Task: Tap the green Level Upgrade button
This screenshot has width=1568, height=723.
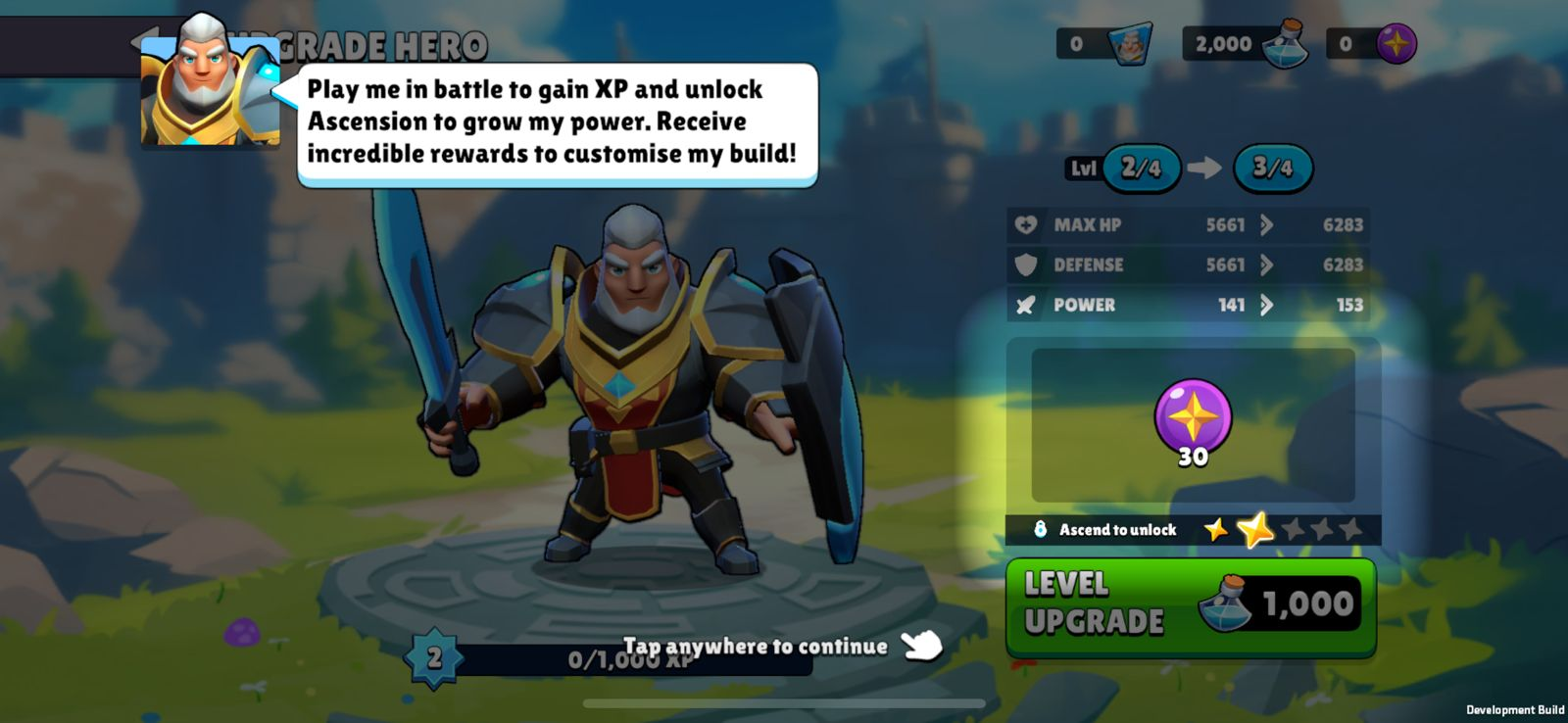Action: (x=1191, y=605)
